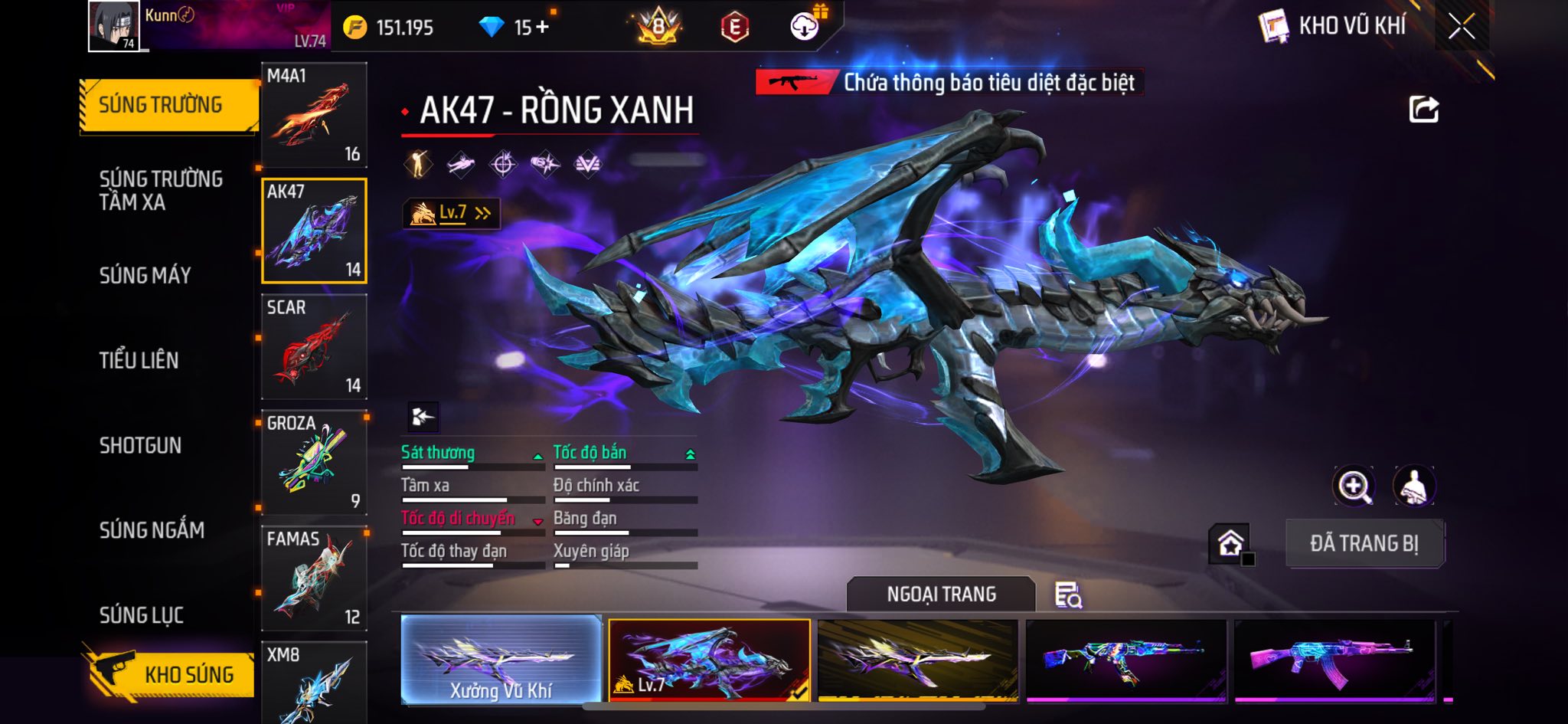Choose the SCAR weapon tile
This screenshot has width=1568, height=724.
click(314, 346)
